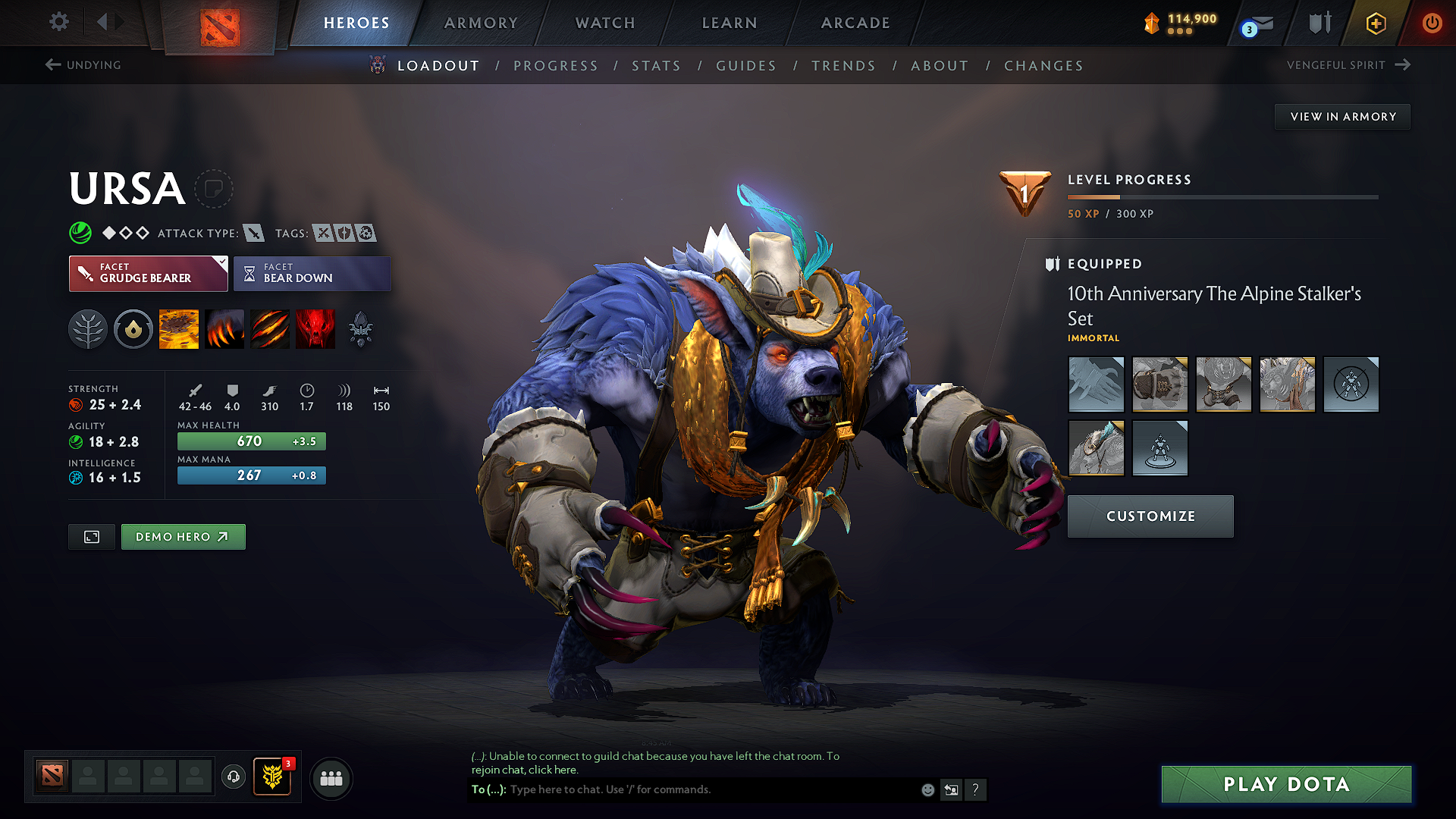Viewport: 1456px width, 819px height.
Task: Go back to Undying hero page
Action: point(85,65)
